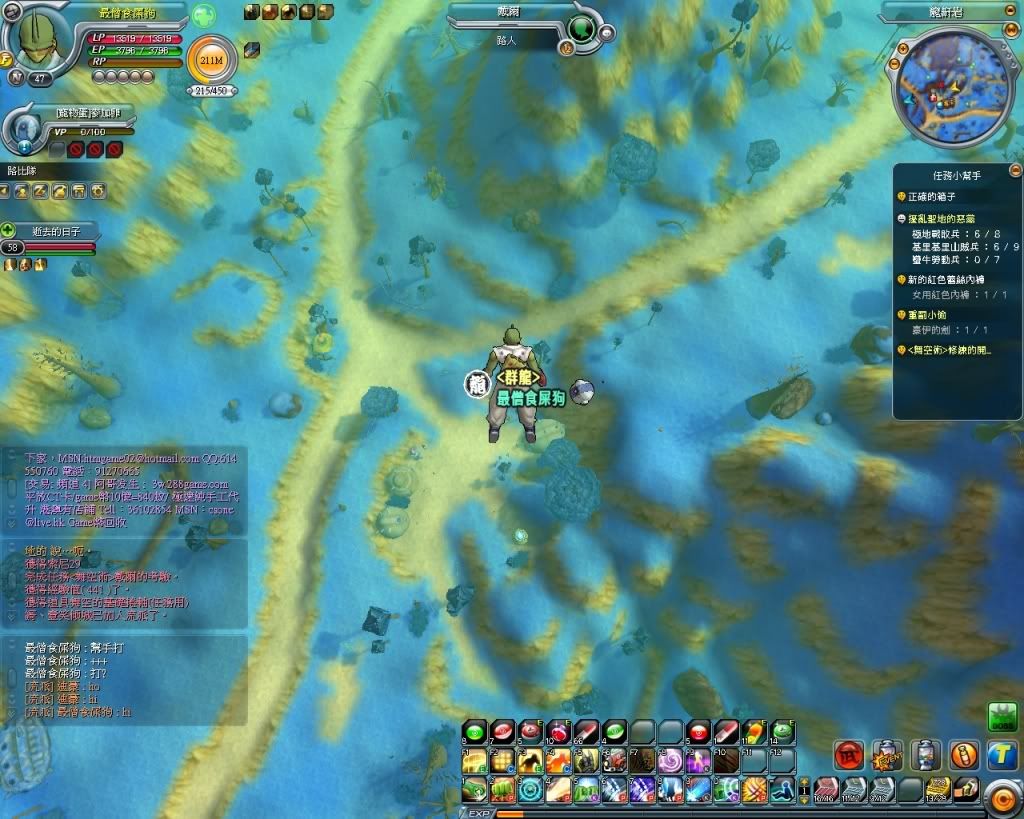Collapse the 任務小幫手 quest helper panel
Image resolution: width=1024 pixels, height=819 pixels.
[x=1015, y=171]
